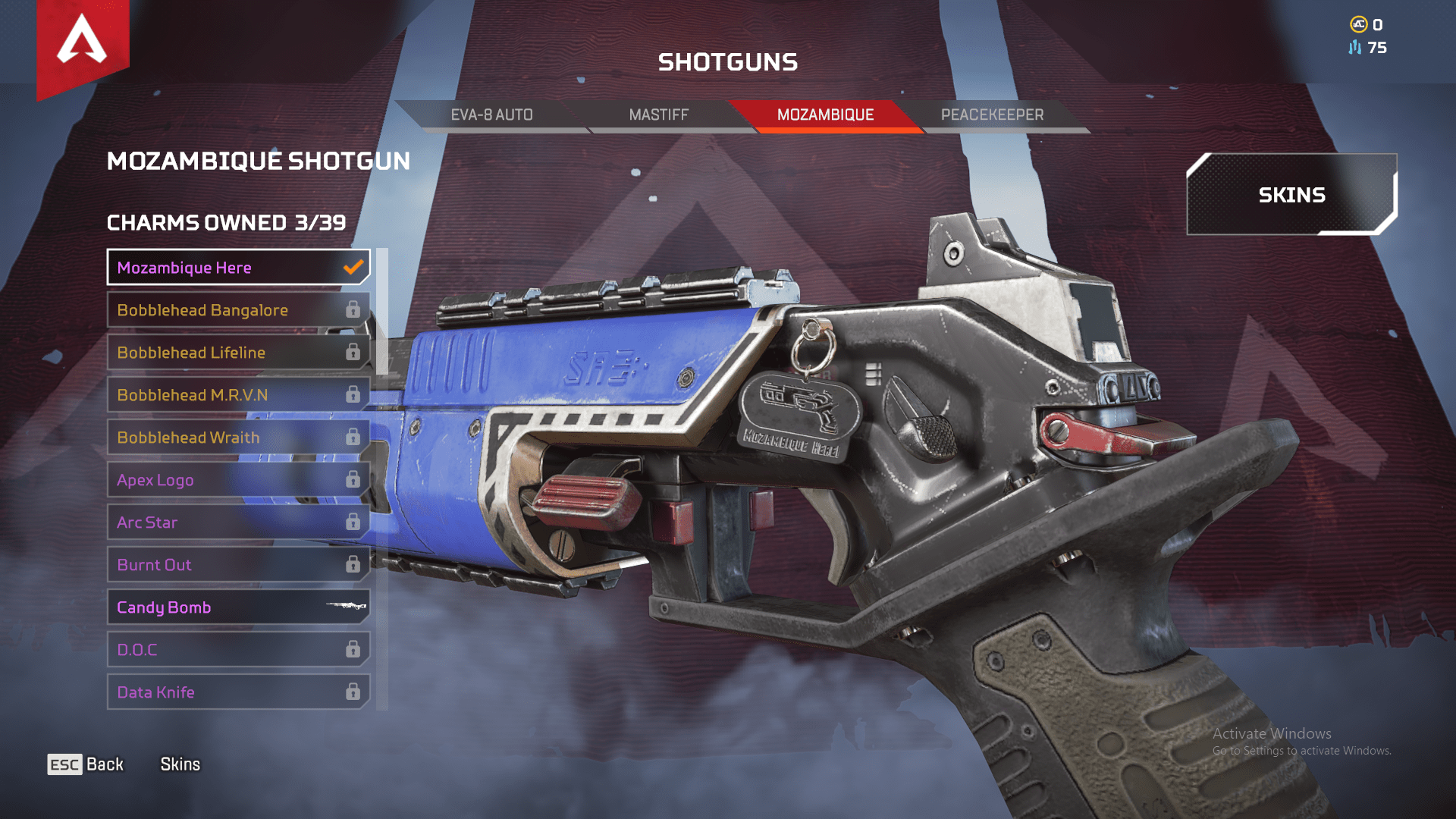Image resolution: width=1456 pixels, height=819 pixels.
Task: Click the ESC key icon near Back
Action: coord(64,764)
